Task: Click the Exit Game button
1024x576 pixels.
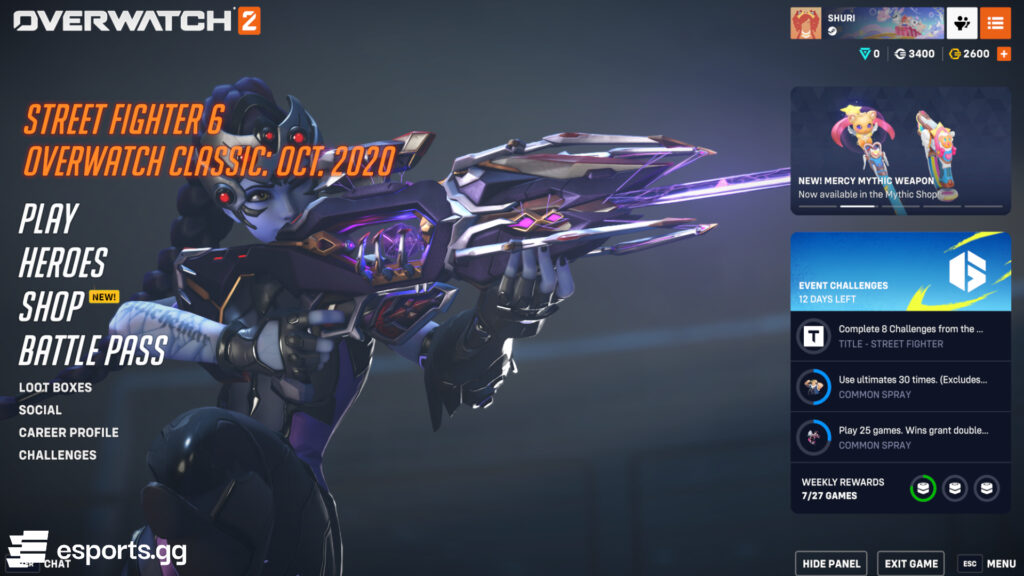Action: 910,564
